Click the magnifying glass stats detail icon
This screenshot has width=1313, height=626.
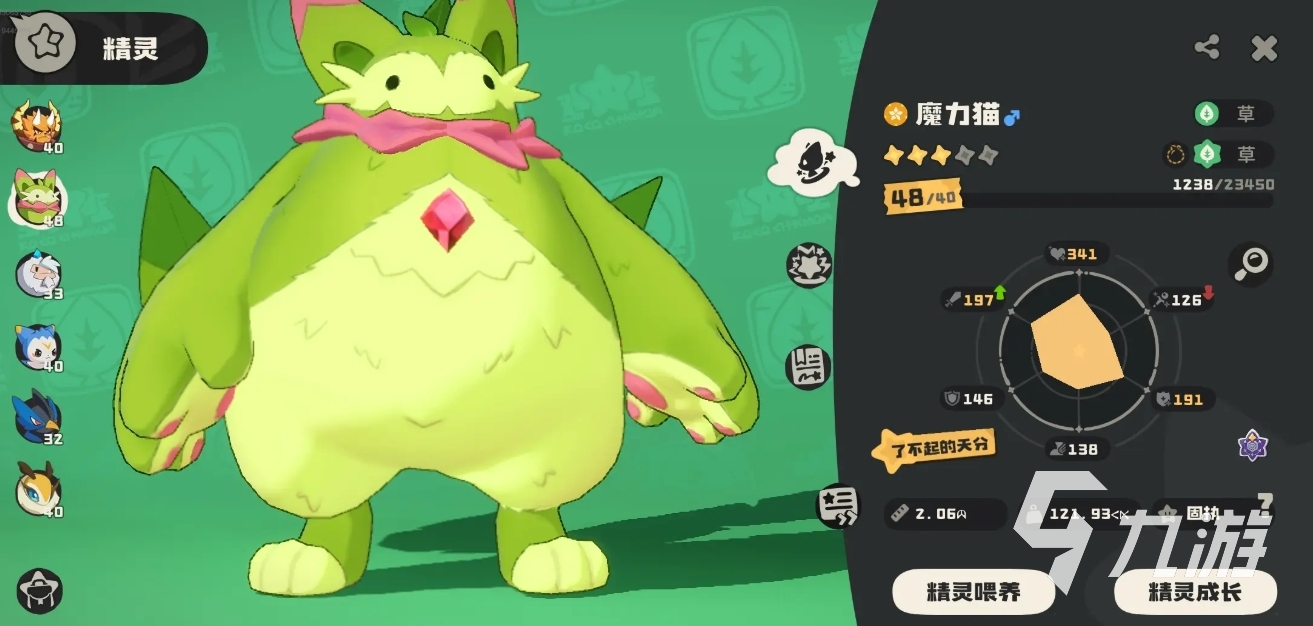pos(1250,263)
